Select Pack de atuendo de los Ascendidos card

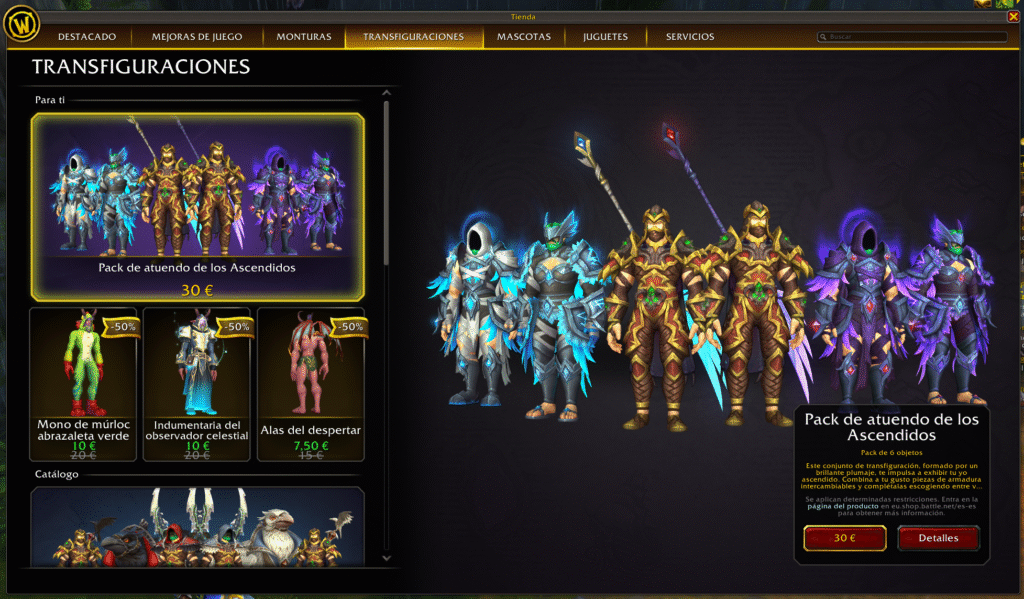(x=197, y=206)
